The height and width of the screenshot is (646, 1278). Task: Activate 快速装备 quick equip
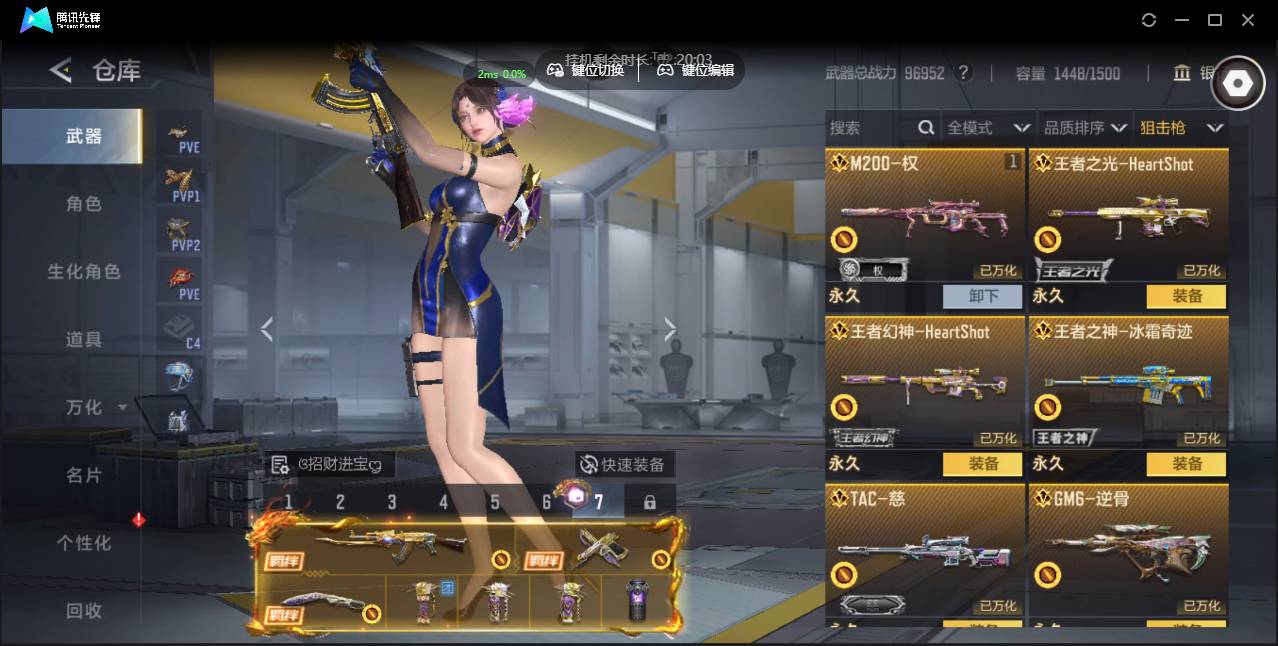(623, 464)
